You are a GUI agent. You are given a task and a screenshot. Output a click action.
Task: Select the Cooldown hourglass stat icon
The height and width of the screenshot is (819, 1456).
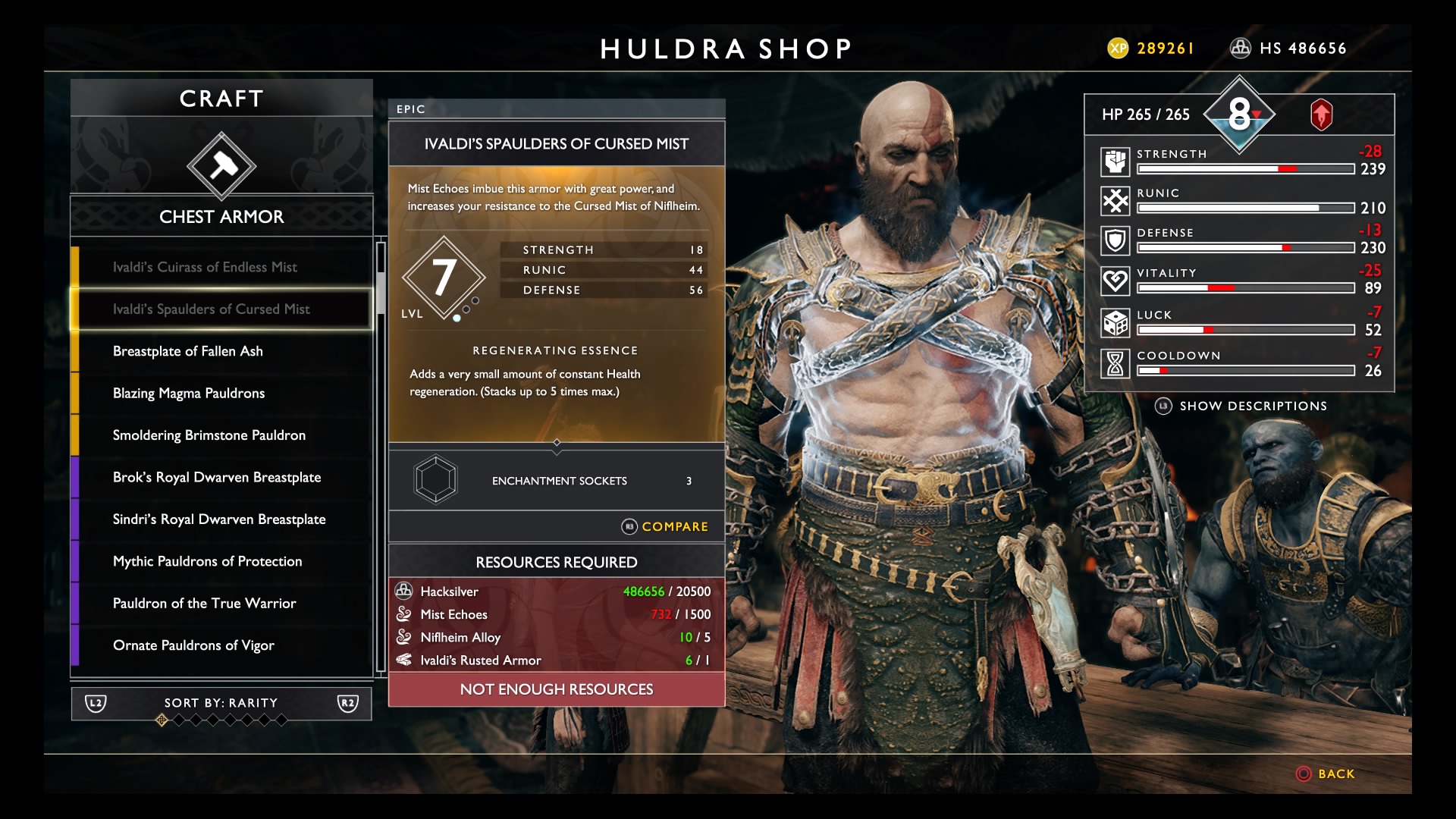[1115, 364]
